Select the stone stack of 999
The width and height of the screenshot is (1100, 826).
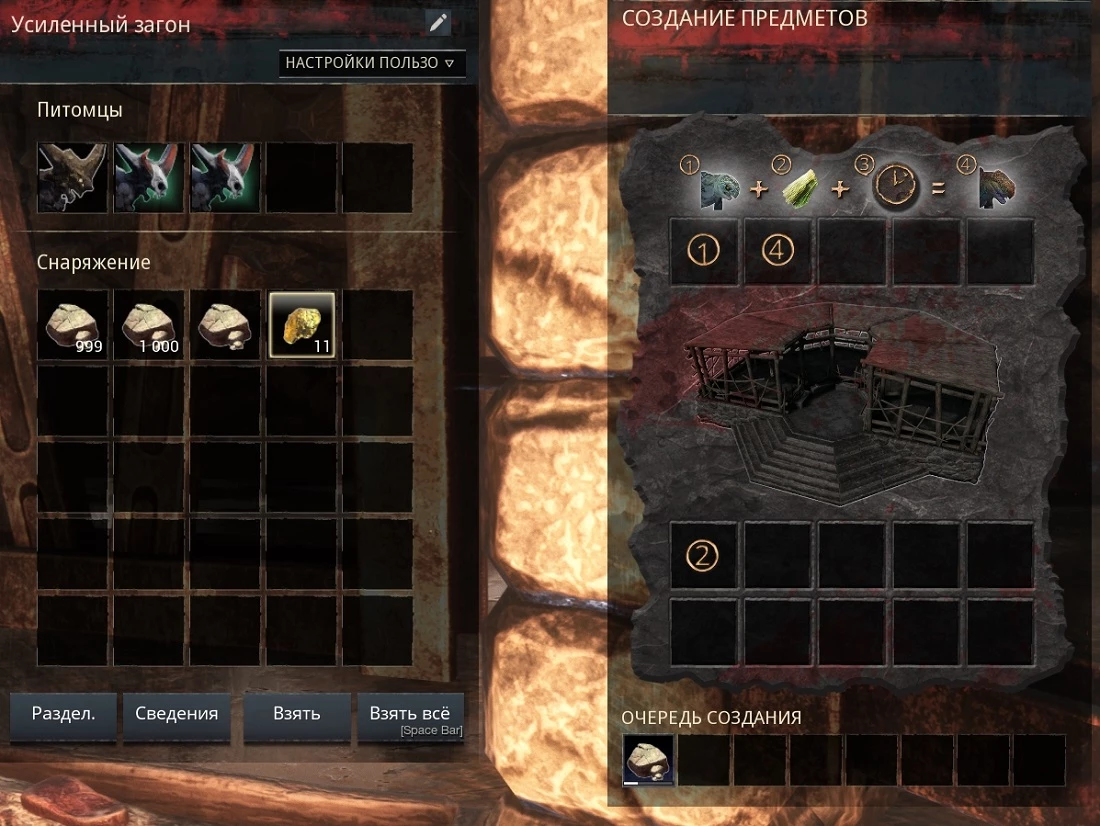tap(72, 325)
